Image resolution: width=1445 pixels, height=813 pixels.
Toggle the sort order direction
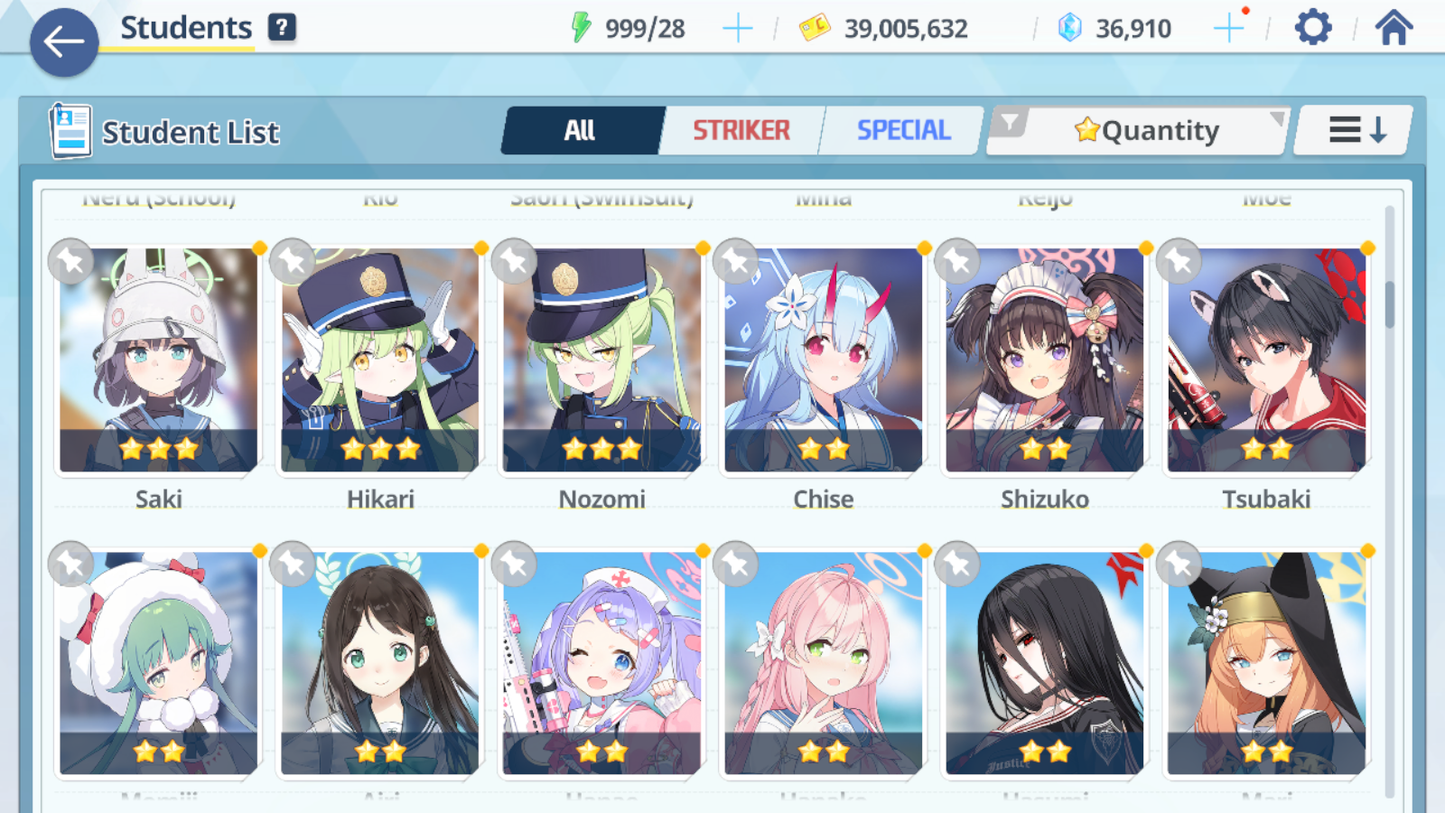click(x=1355, y=130)
